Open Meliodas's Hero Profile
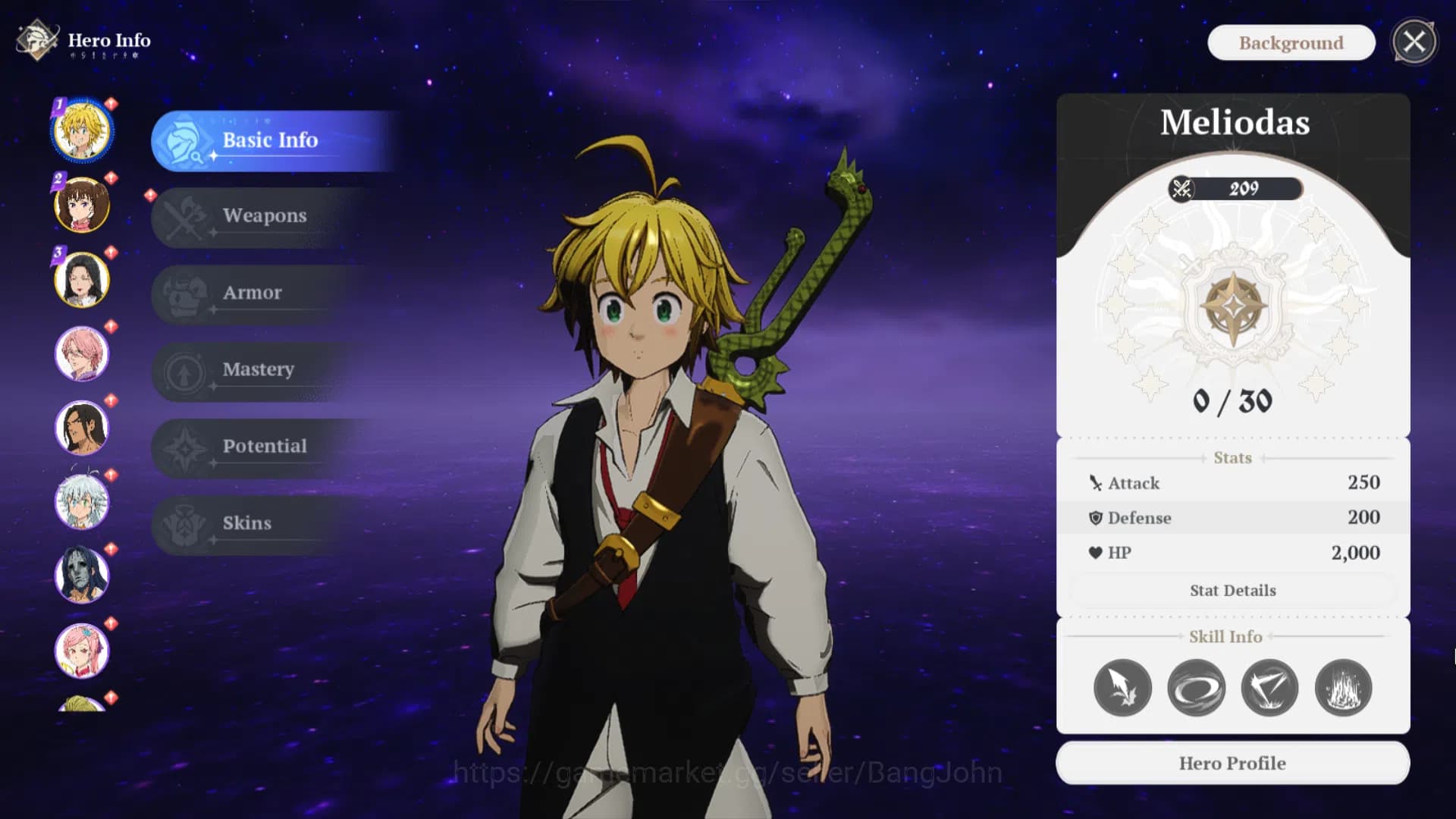Viewport: 1456px width, 819px height. (x=1232, y=763)
